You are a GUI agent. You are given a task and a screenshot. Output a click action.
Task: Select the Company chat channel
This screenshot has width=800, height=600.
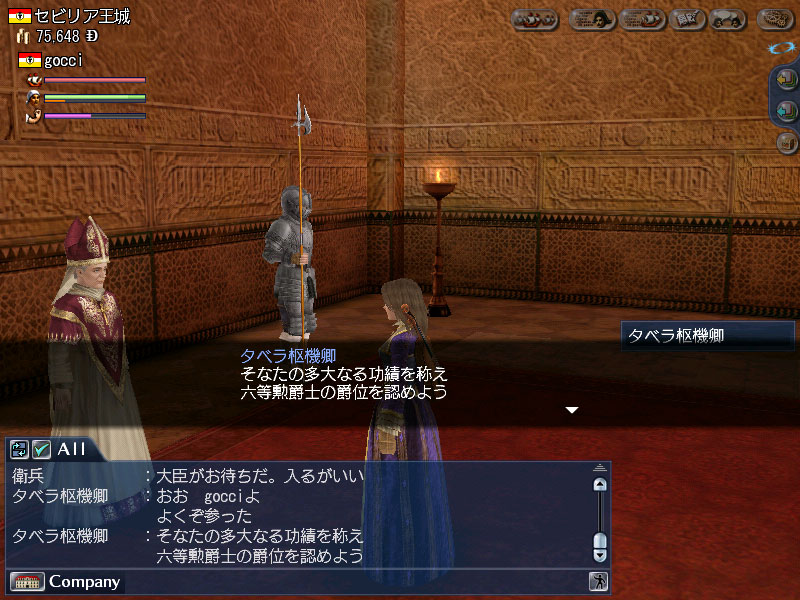tap(84, 581)
